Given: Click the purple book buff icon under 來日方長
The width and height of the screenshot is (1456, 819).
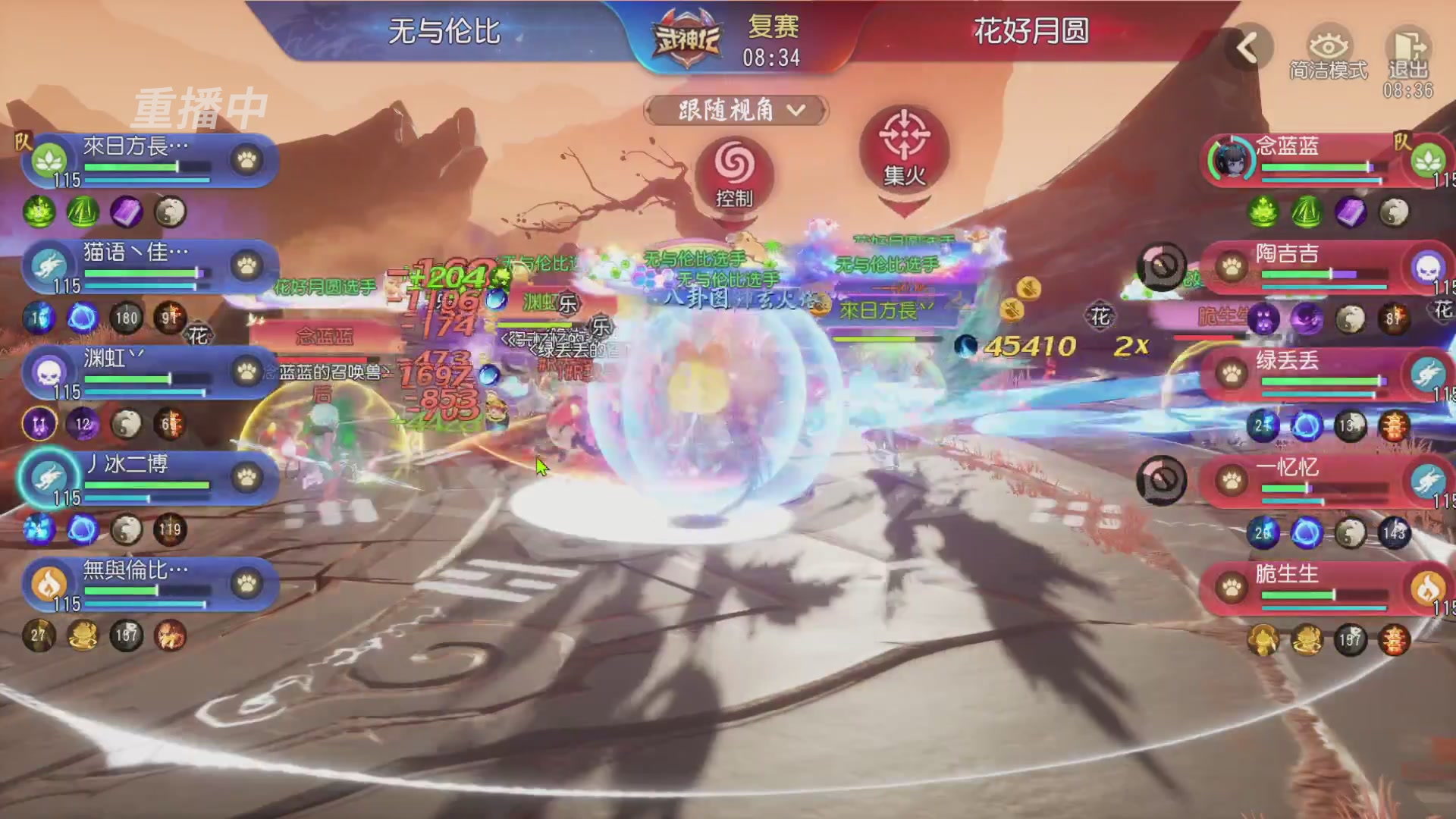Looking at the screenshot, I should pyautogui.click(x=127, y=213).
